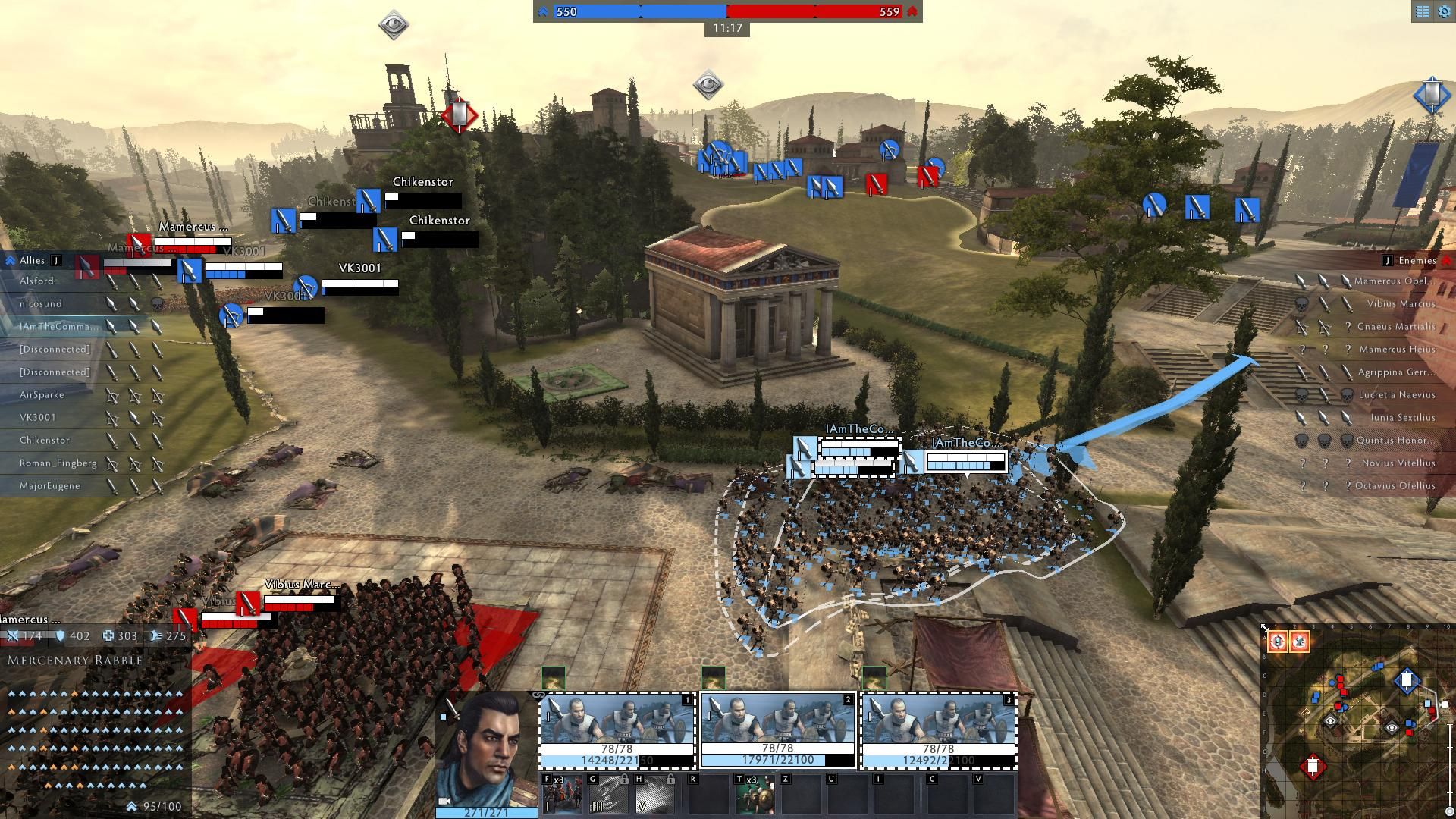Toggle the Allies panel header
Screen dimensions: 1456x819
[32, 261]
